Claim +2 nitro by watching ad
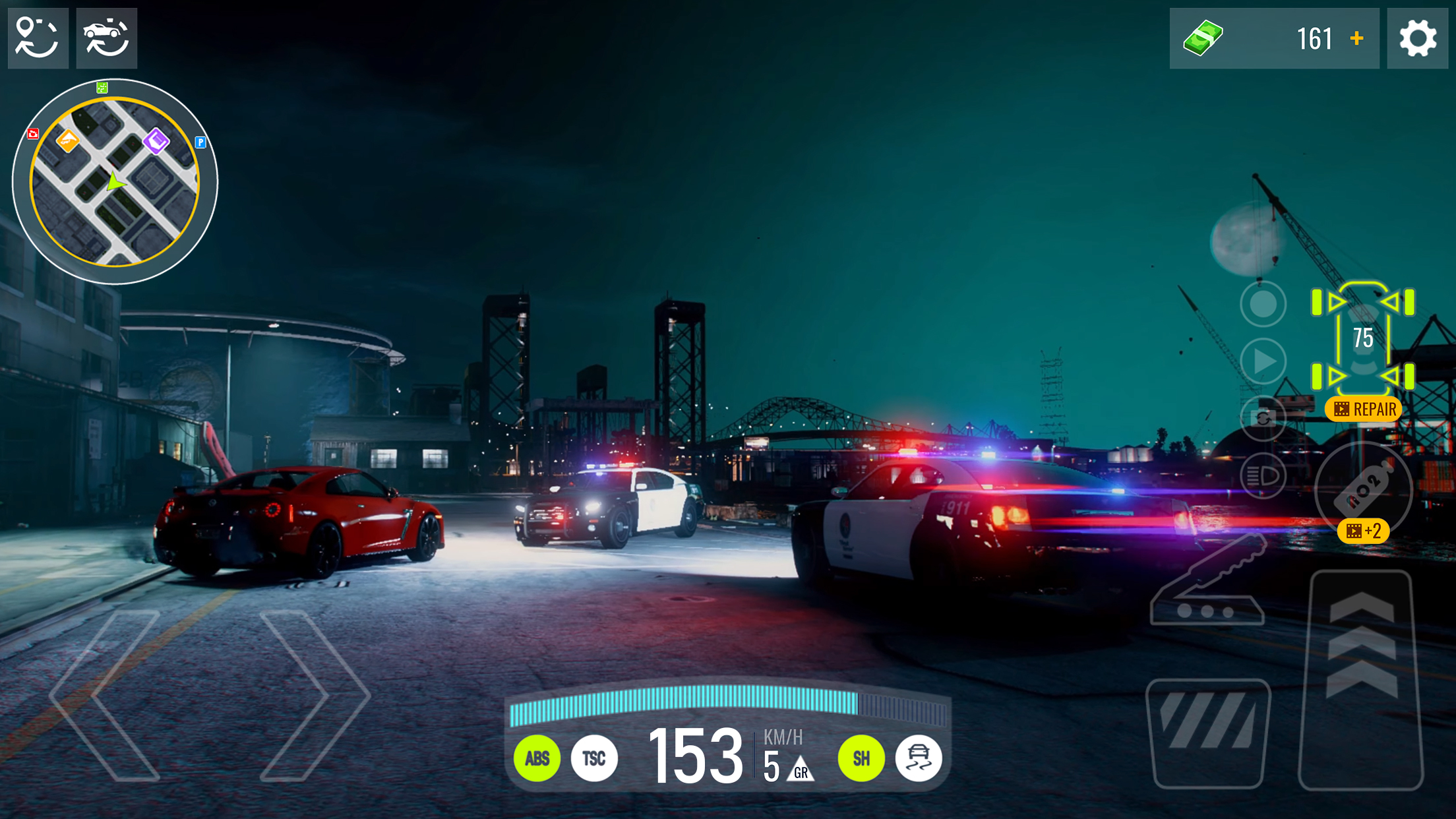The image size is (1456, 819). 1363,530
